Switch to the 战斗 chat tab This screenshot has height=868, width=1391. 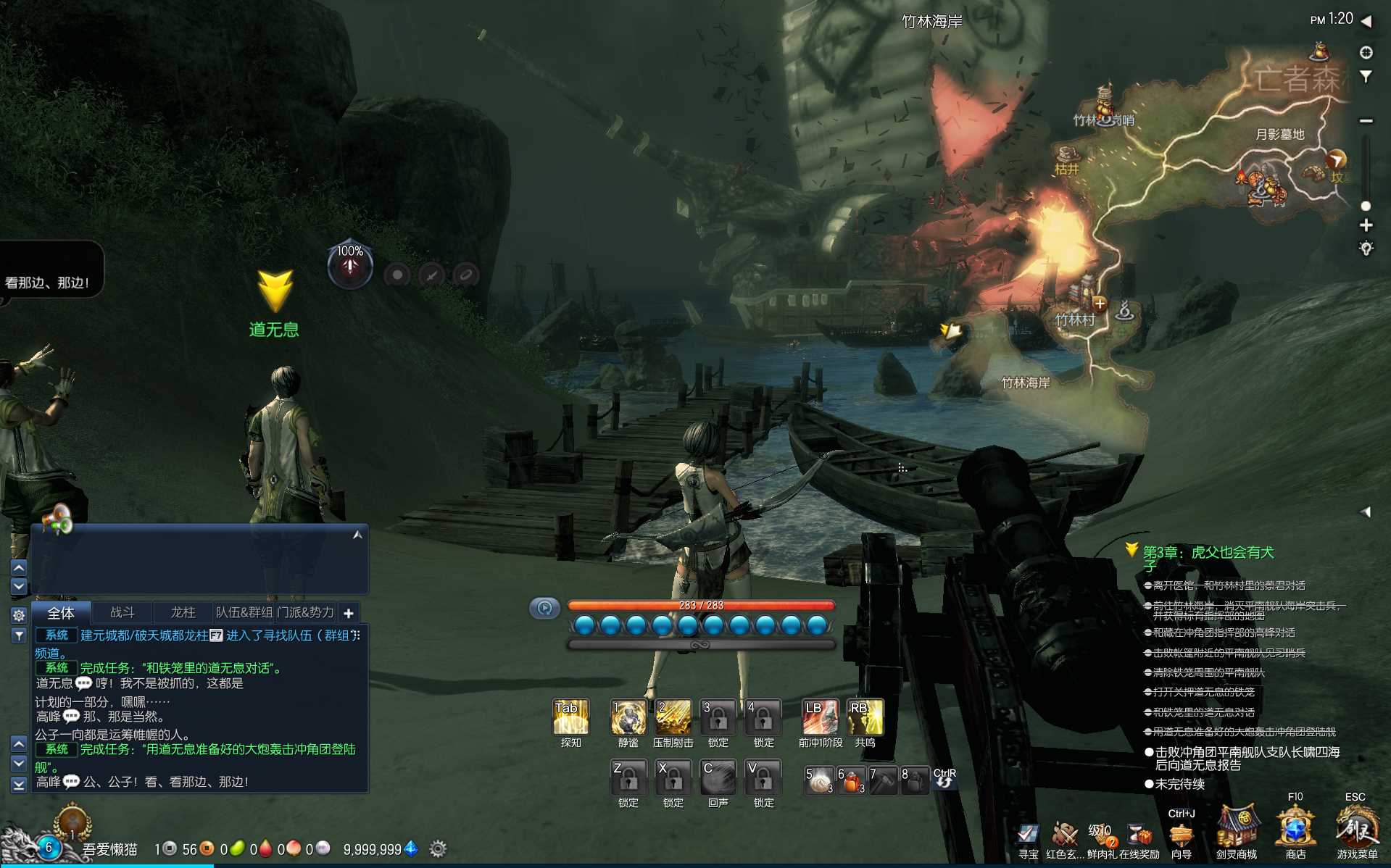click(x=122, y=612)
